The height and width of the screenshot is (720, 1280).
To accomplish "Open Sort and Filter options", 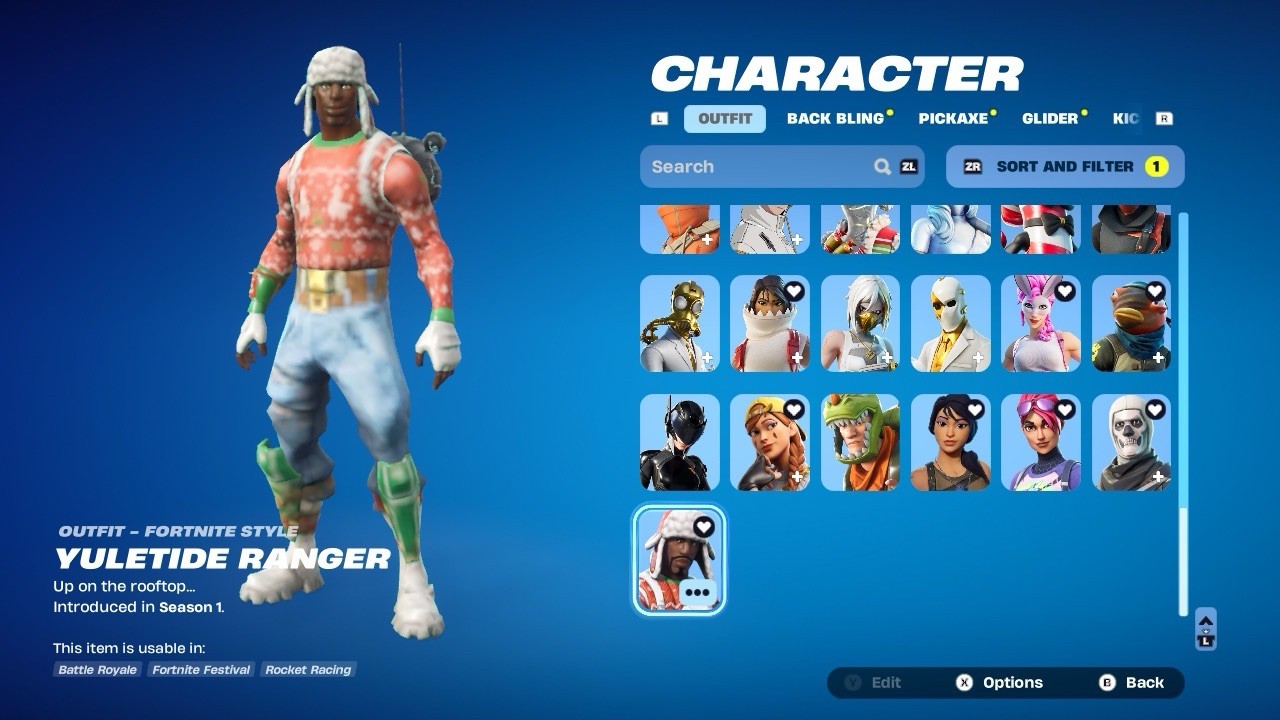I will coord(1064,167).
